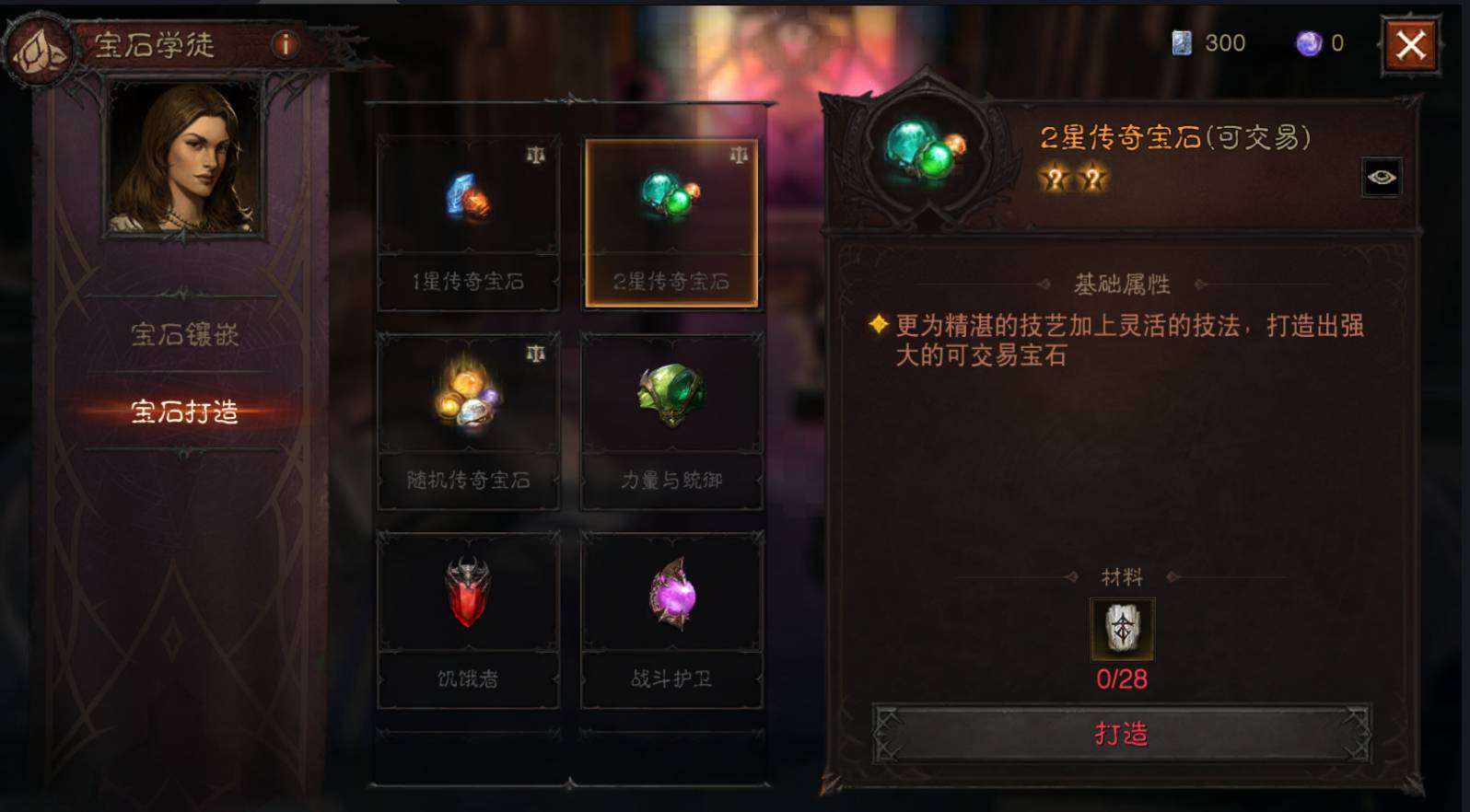Click the character portrait thumbnail
The image size is (1470, 812).
[x=187, y=164]
